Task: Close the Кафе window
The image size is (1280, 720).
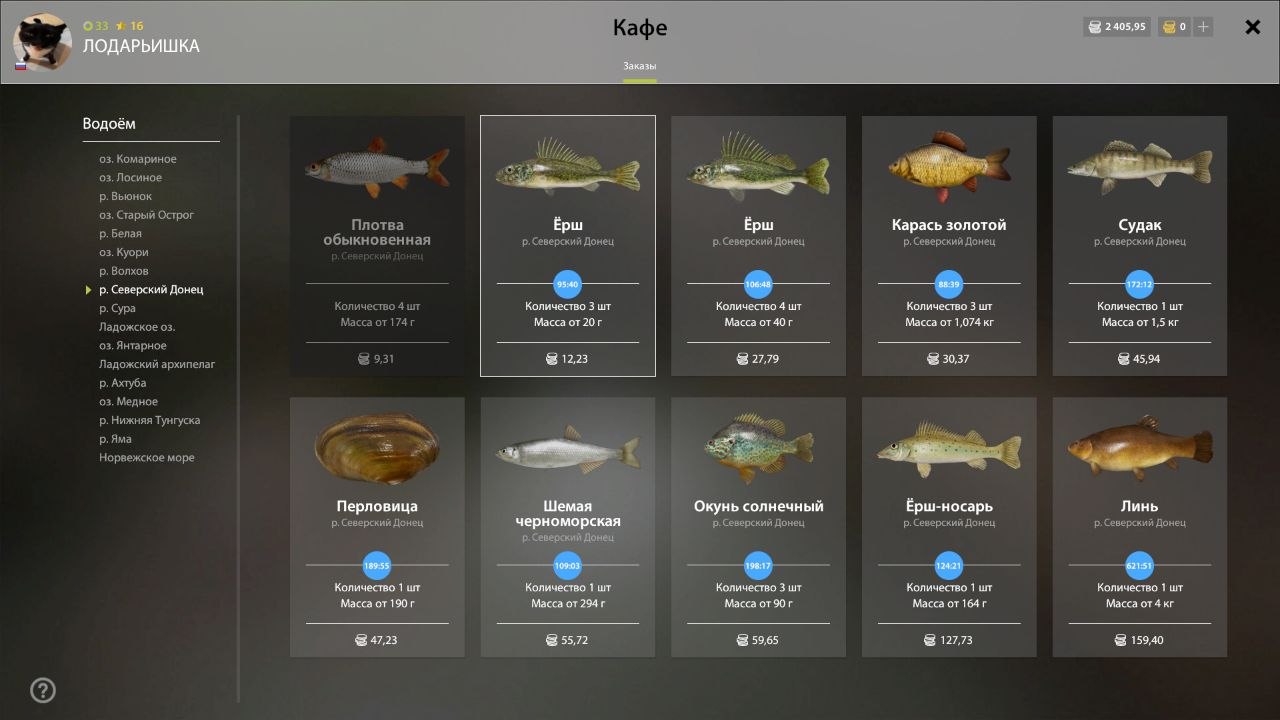Action: click(x=1252, y=28)
